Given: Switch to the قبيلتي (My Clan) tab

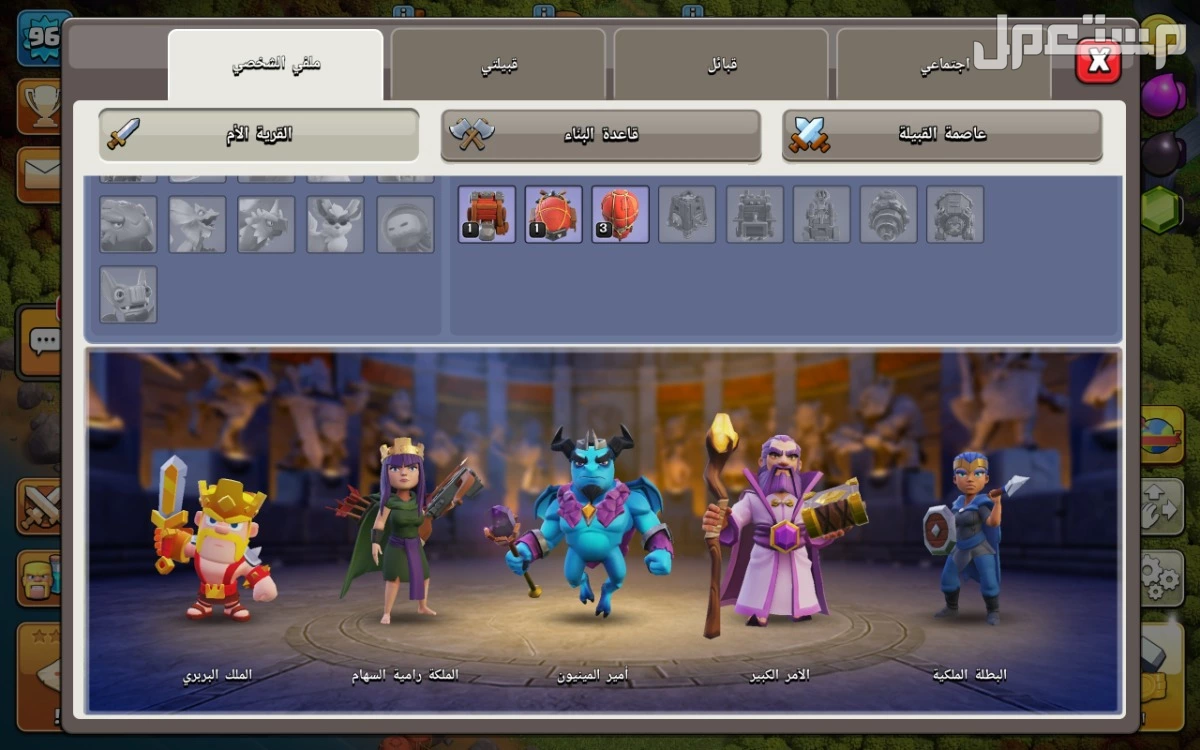Looking at the screenshot, I should point(498,66).
